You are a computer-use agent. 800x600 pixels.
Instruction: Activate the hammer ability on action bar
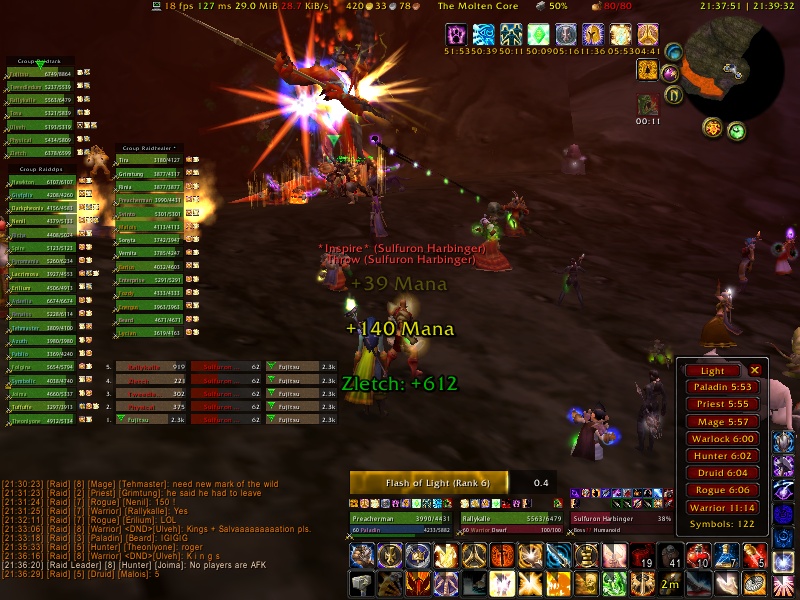(362, 584)
